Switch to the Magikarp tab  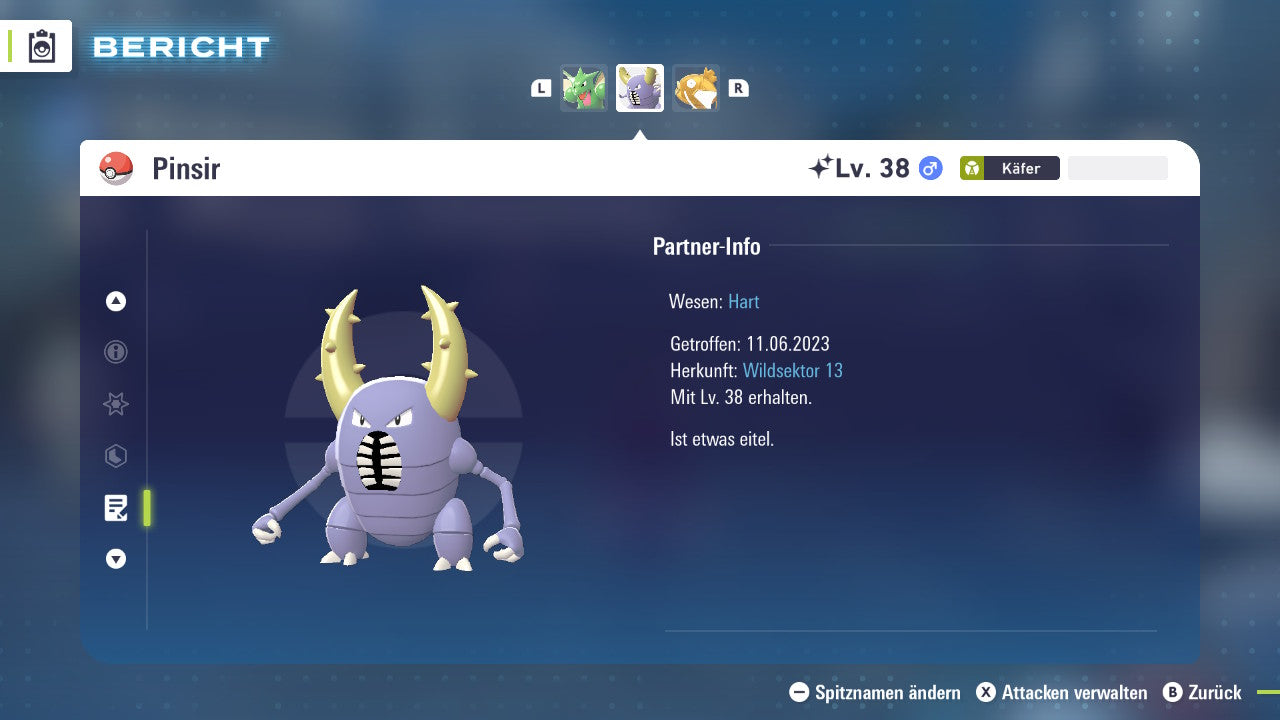(x=696, y=88)
